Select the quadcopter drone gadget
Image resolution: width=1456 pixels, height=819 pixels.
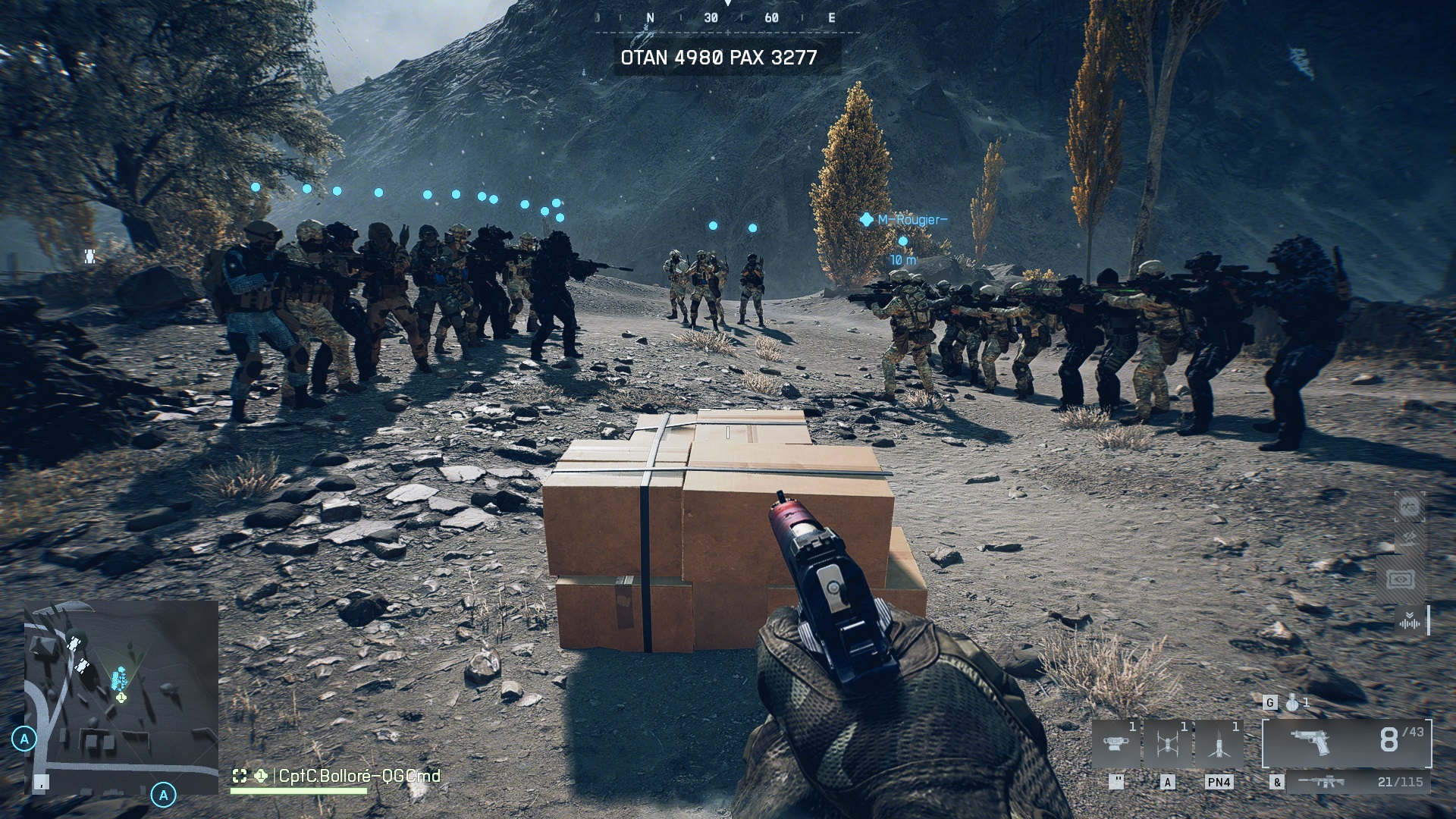(x=1168, y=745)
